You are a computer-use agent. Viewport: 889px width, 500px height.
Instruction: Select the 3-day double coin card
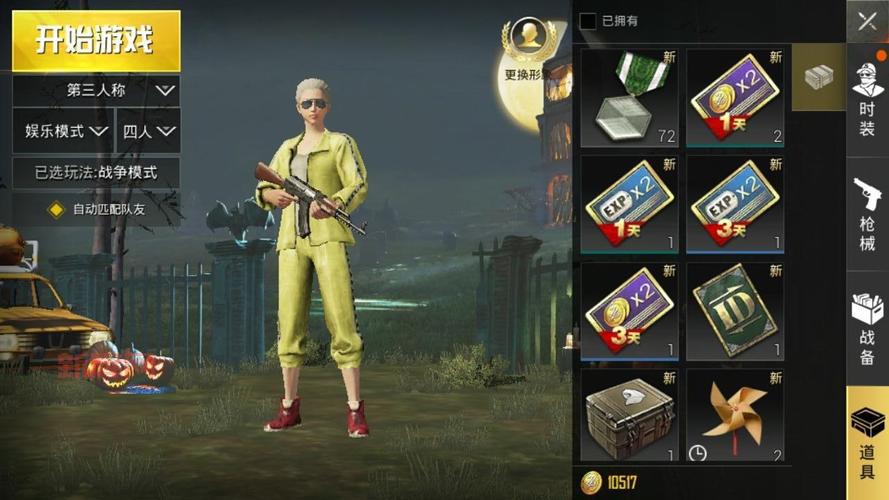[x=628, y=310]
